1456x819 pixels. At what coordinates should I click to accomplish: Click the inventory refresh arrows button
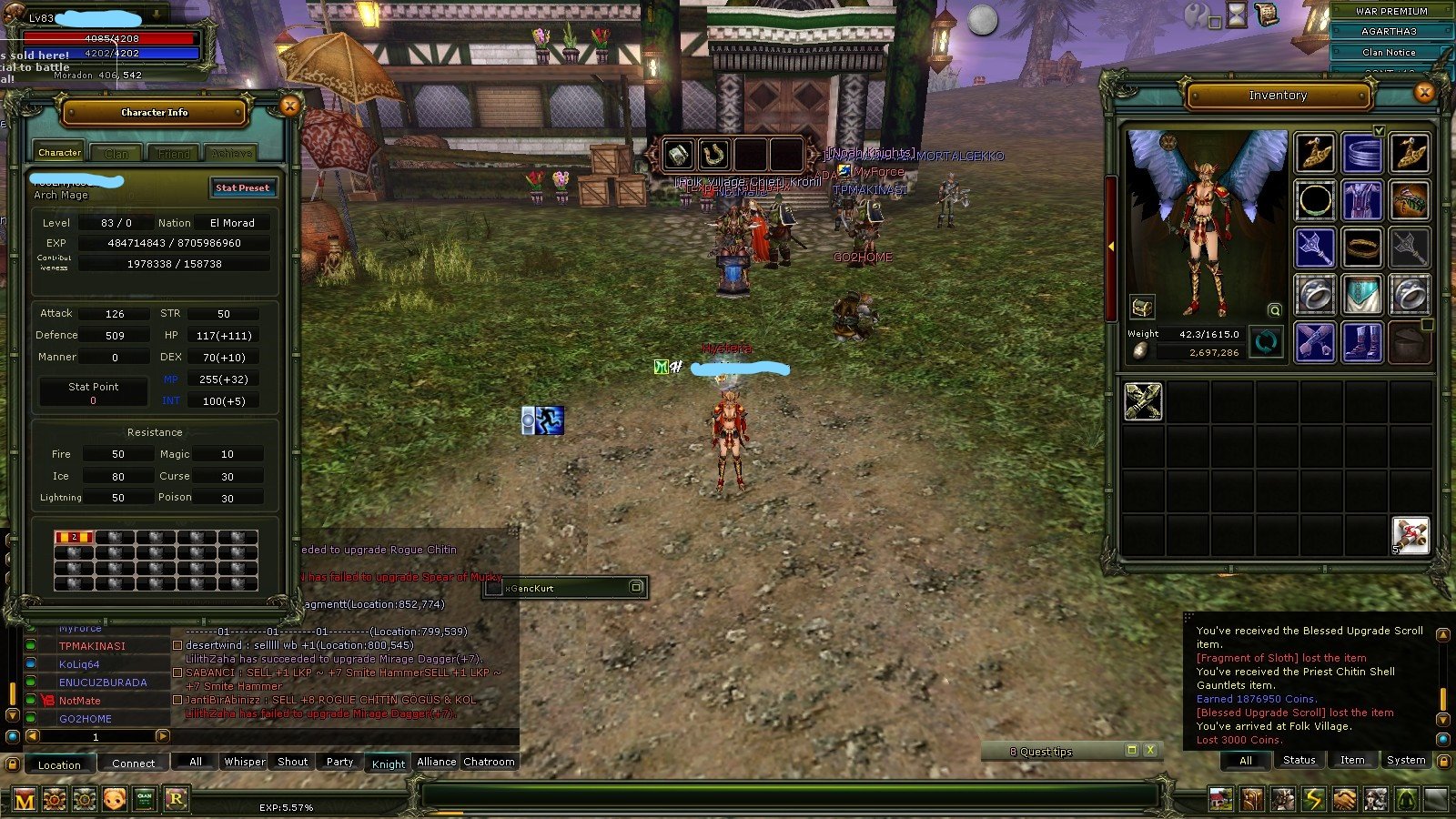point(1266,342)
